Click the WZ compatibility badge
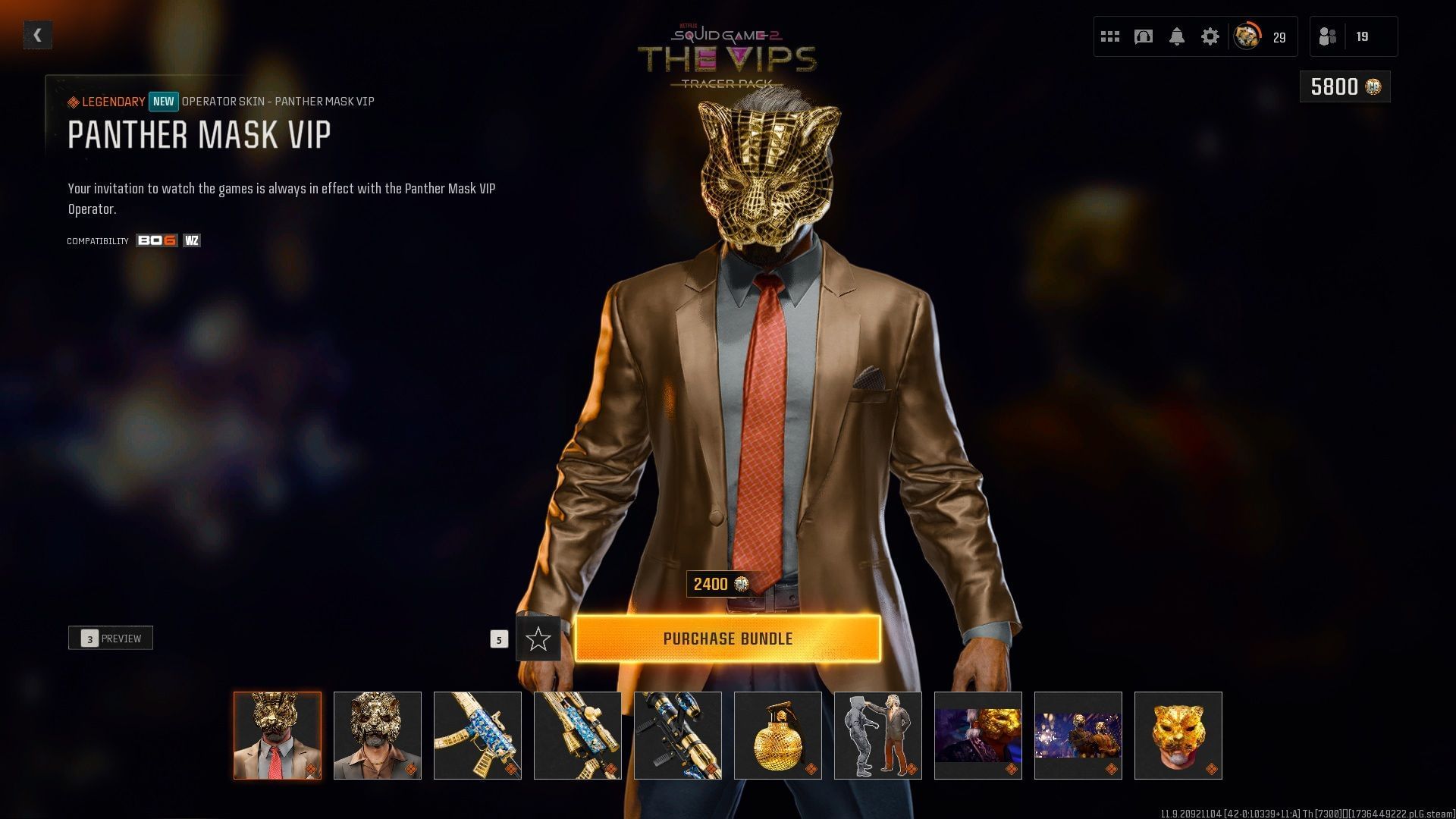This screenshot has width=1456, height=819. coord(192,240)
